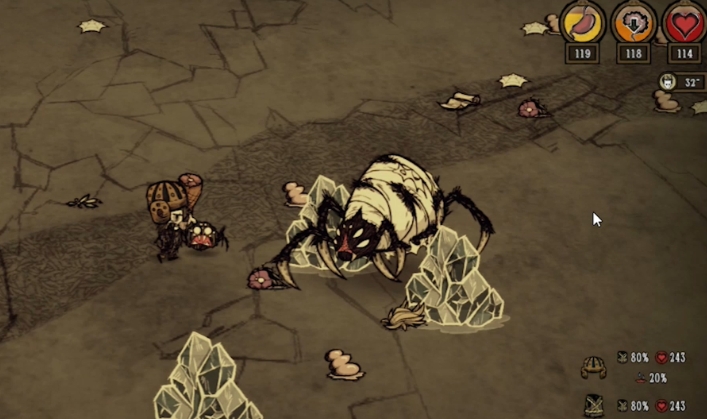707x419 pixels.
Task: Click the stomach hunger badge
Action: [x=582, y=23]
